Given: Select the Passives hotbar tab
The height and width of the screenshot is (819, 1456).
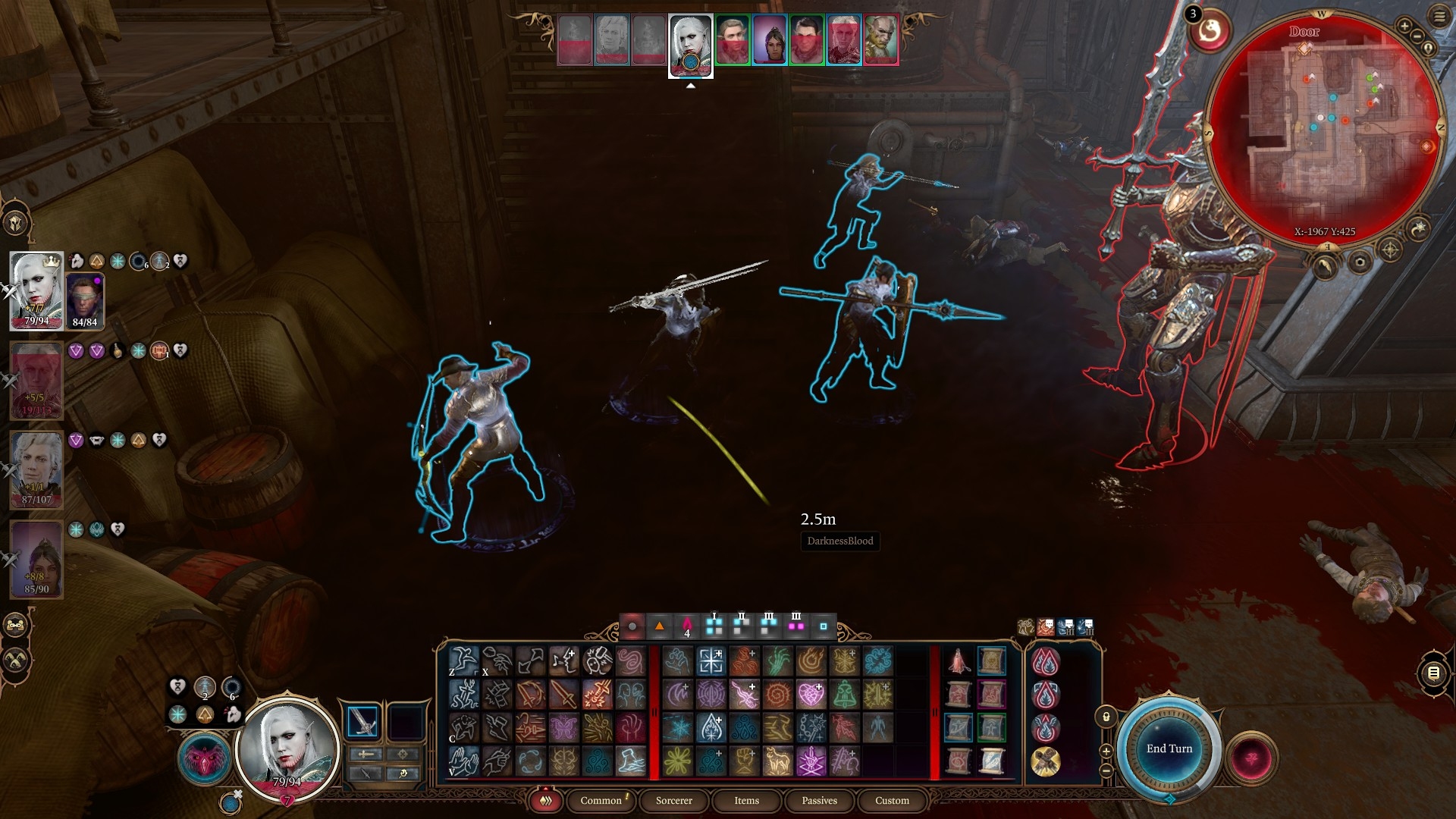Looking at the screenshot, I should (x=819, y=800).
